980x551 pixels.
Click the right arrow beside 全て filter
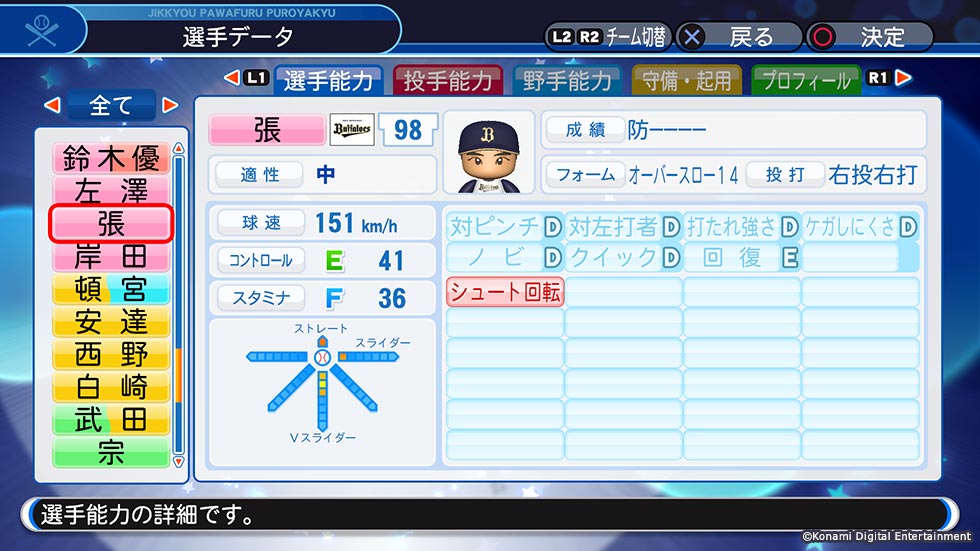click(170, 105)
